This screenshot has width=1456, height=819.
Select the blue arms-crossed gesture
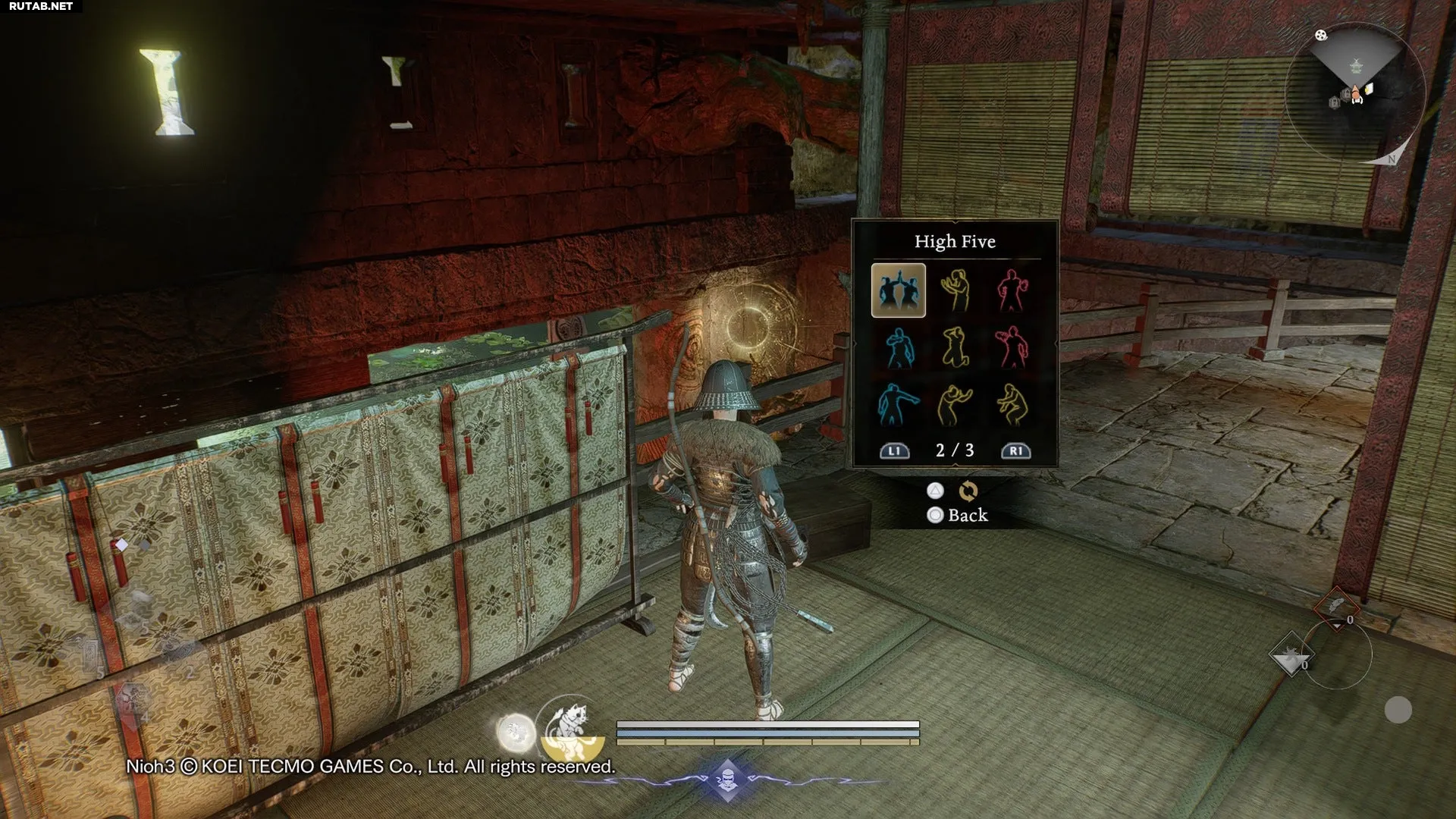coord(899,347)
